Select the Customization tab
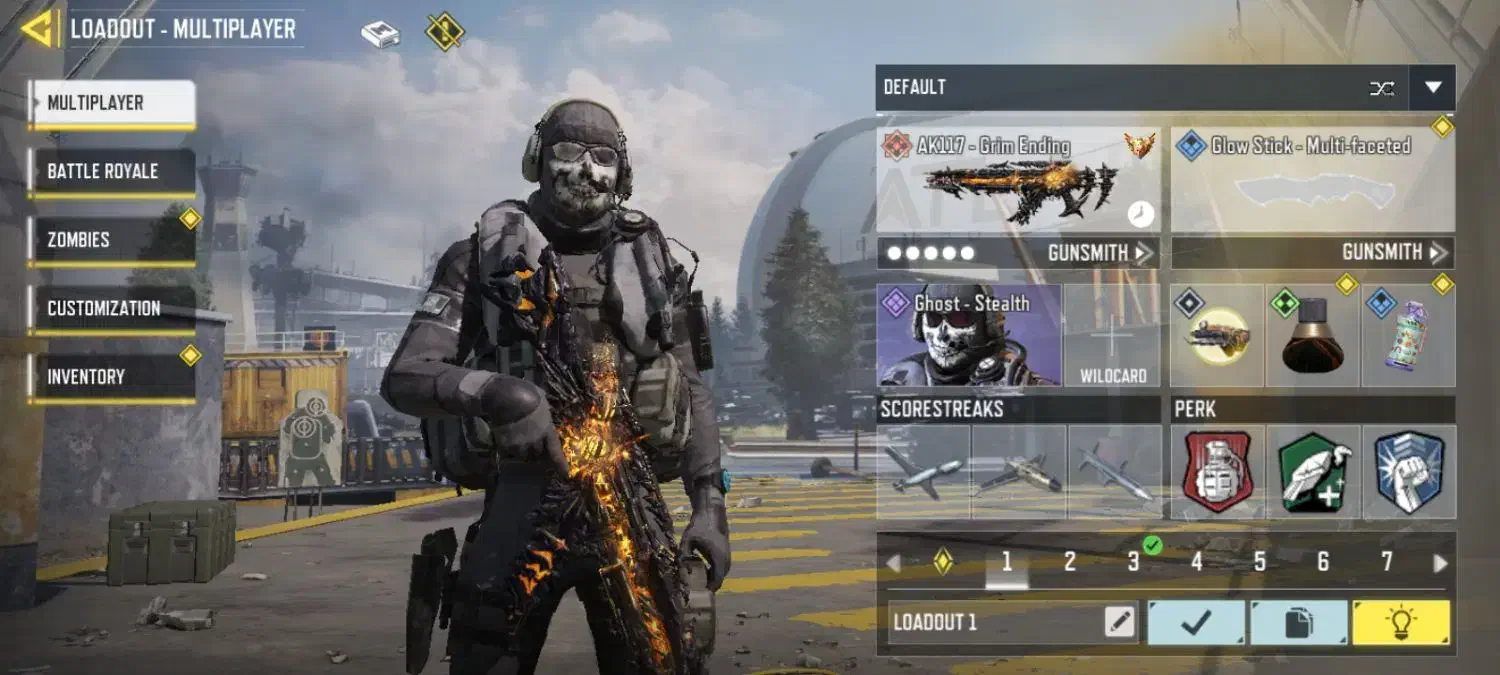Viewport: 1500px width, 675px height. (111, 309)
